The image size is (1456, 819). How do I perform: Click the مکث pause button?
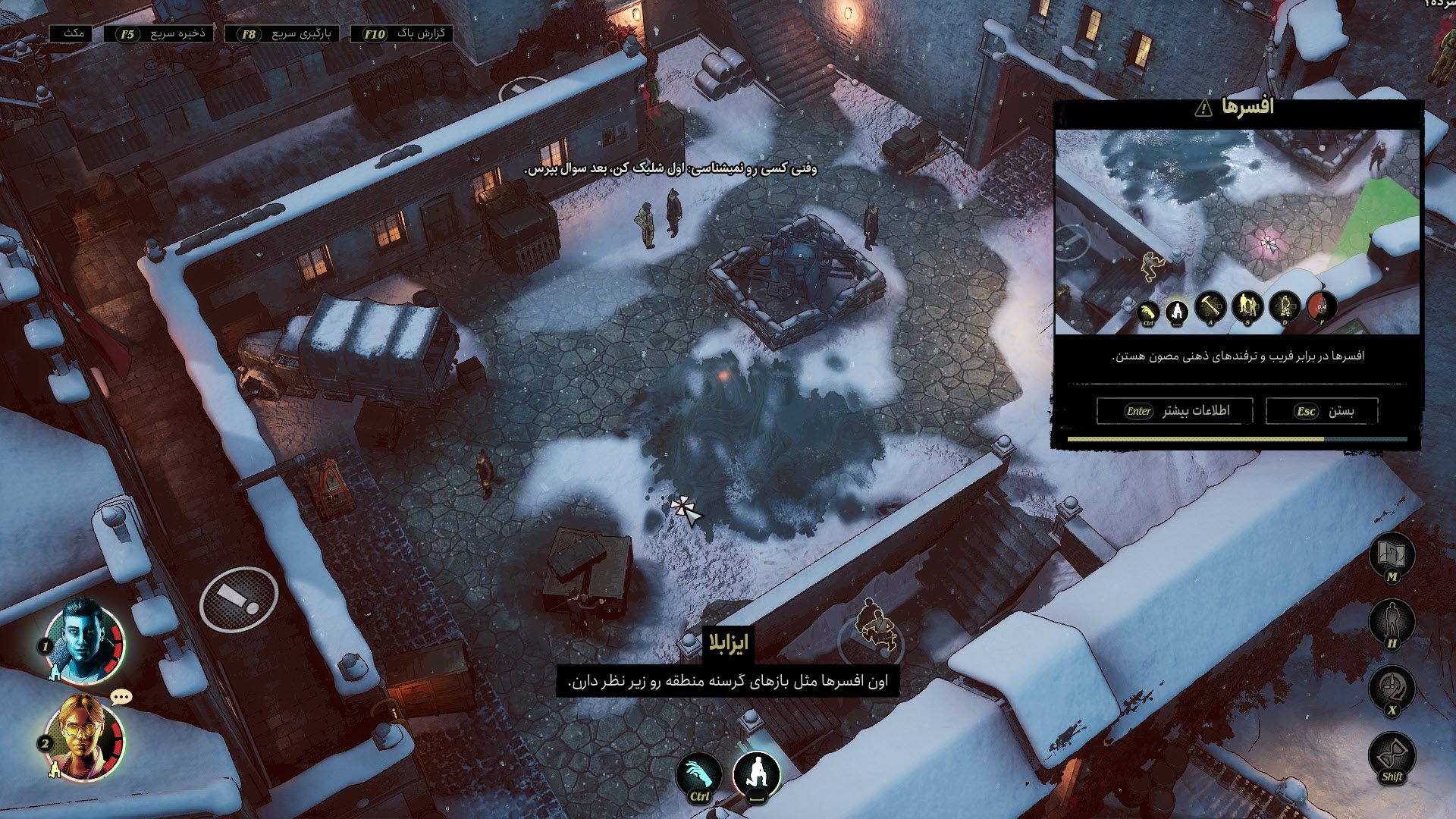click(72, 33)
